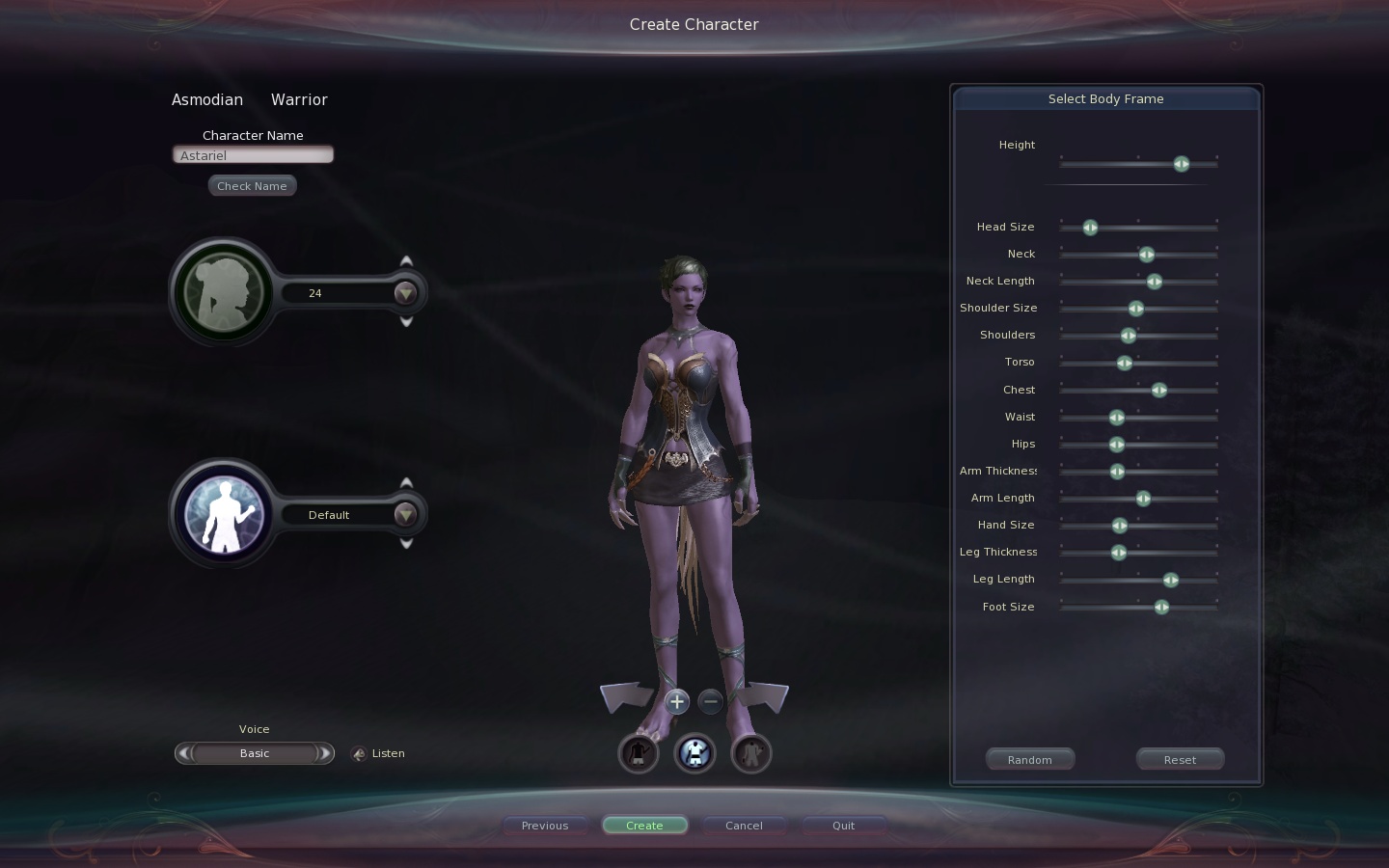Click the left rotate character arrow
This screenshot has height=868, width=1389.
click(x=625, y=696)
